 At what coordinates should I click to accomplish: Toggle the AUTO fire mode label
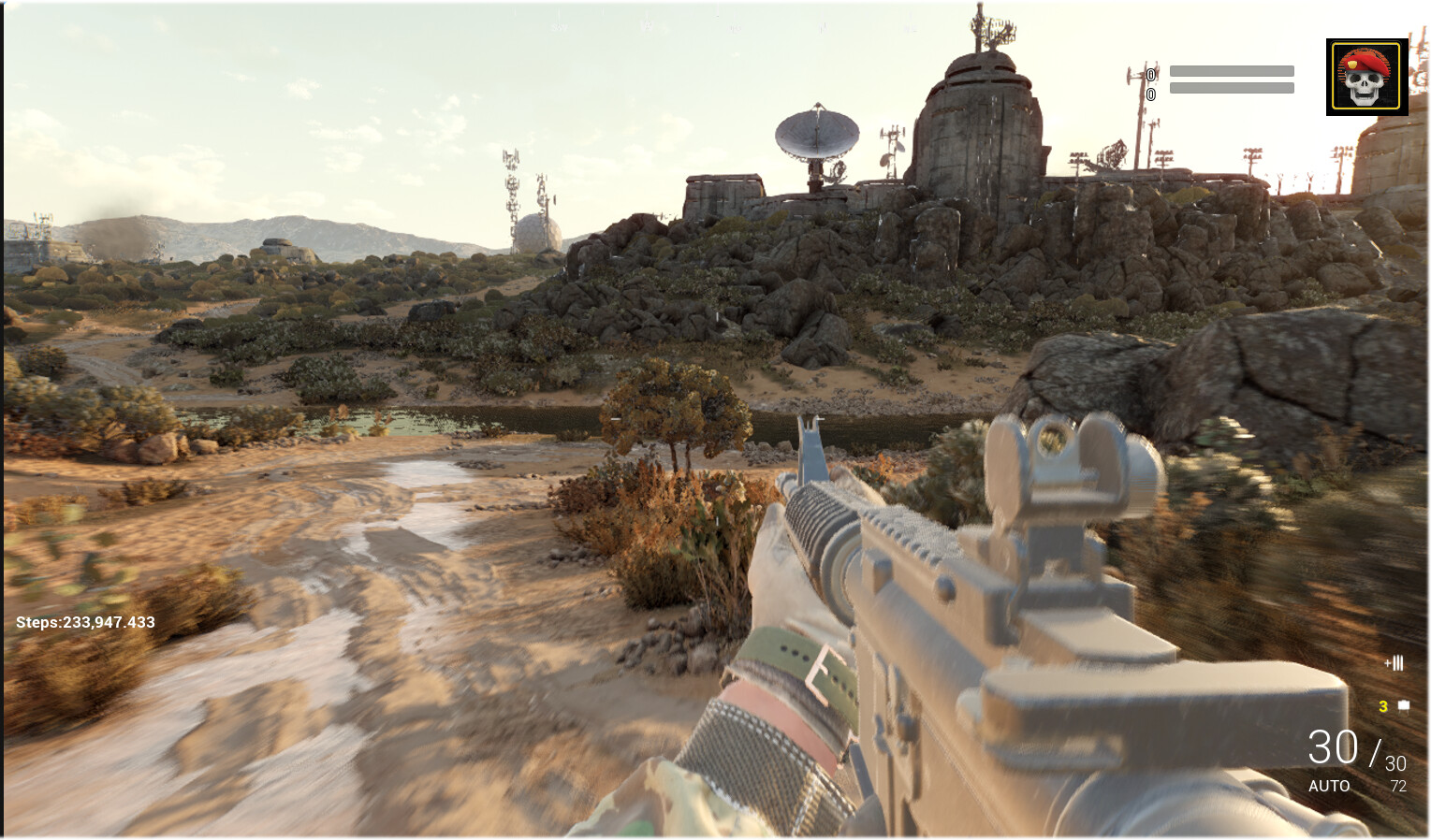coord(1330,787)
